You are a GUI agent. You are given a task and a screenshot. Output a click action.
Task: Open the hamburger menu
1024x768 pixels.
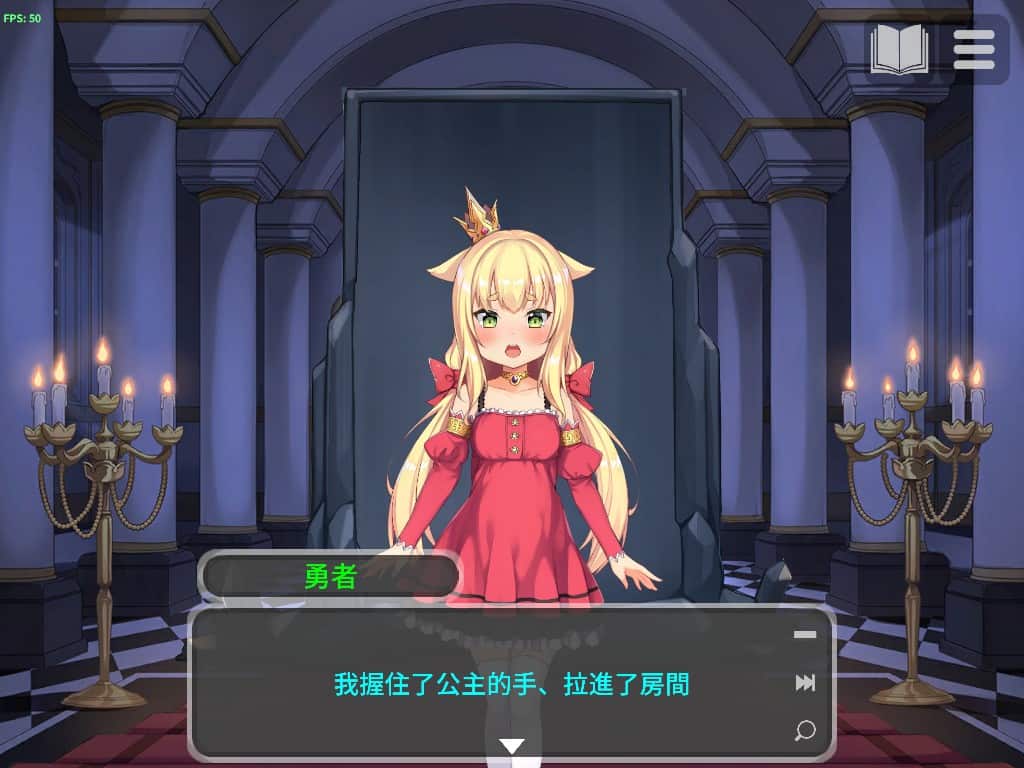(973, 49)
